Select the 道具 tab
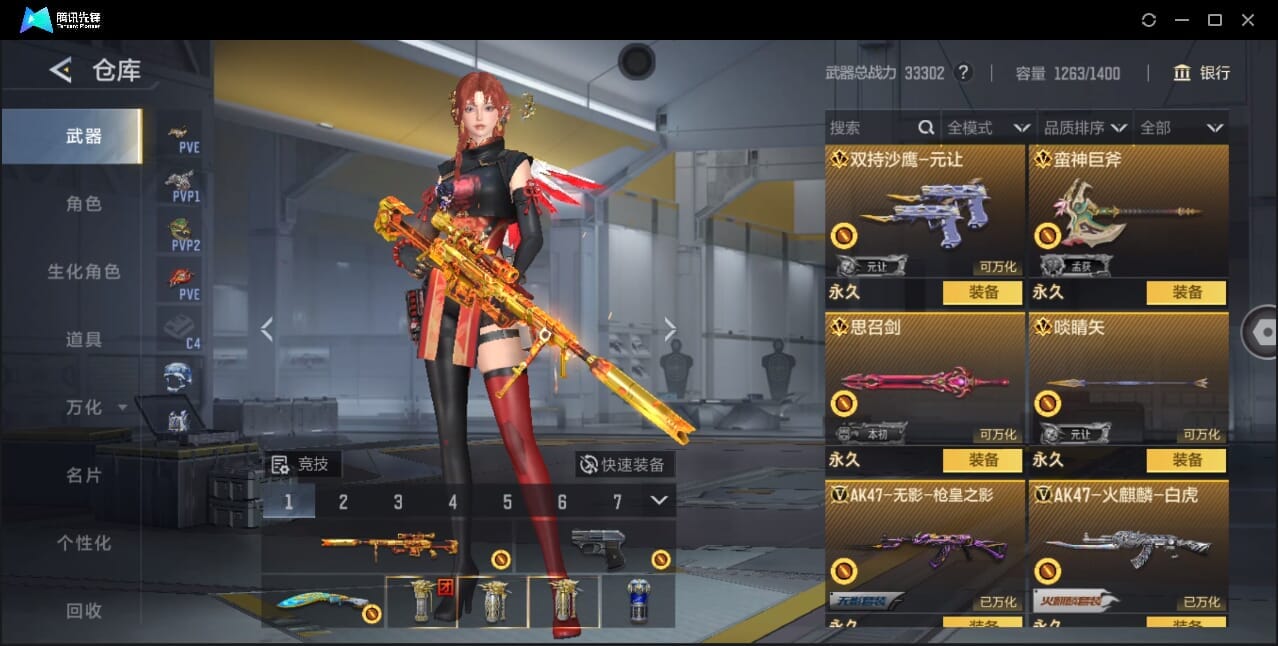1278x646 pixels. point(84,340)
